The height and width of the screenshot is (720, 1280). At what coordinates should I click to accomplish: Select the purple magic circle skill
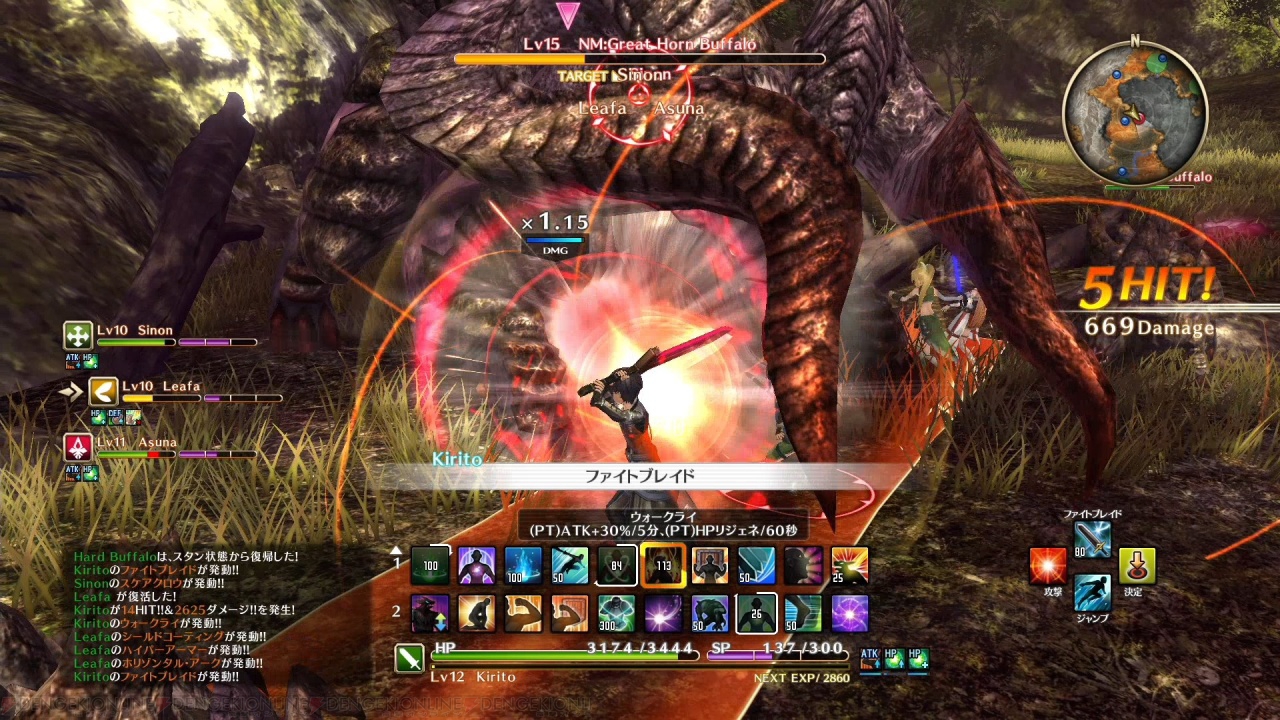pos(849,613)
